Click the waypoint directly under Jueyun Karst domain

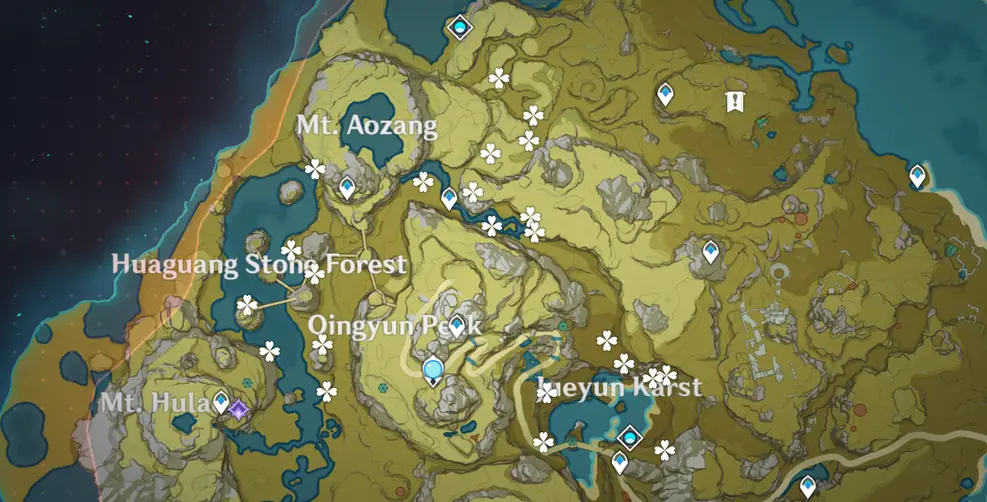point(620,462)
